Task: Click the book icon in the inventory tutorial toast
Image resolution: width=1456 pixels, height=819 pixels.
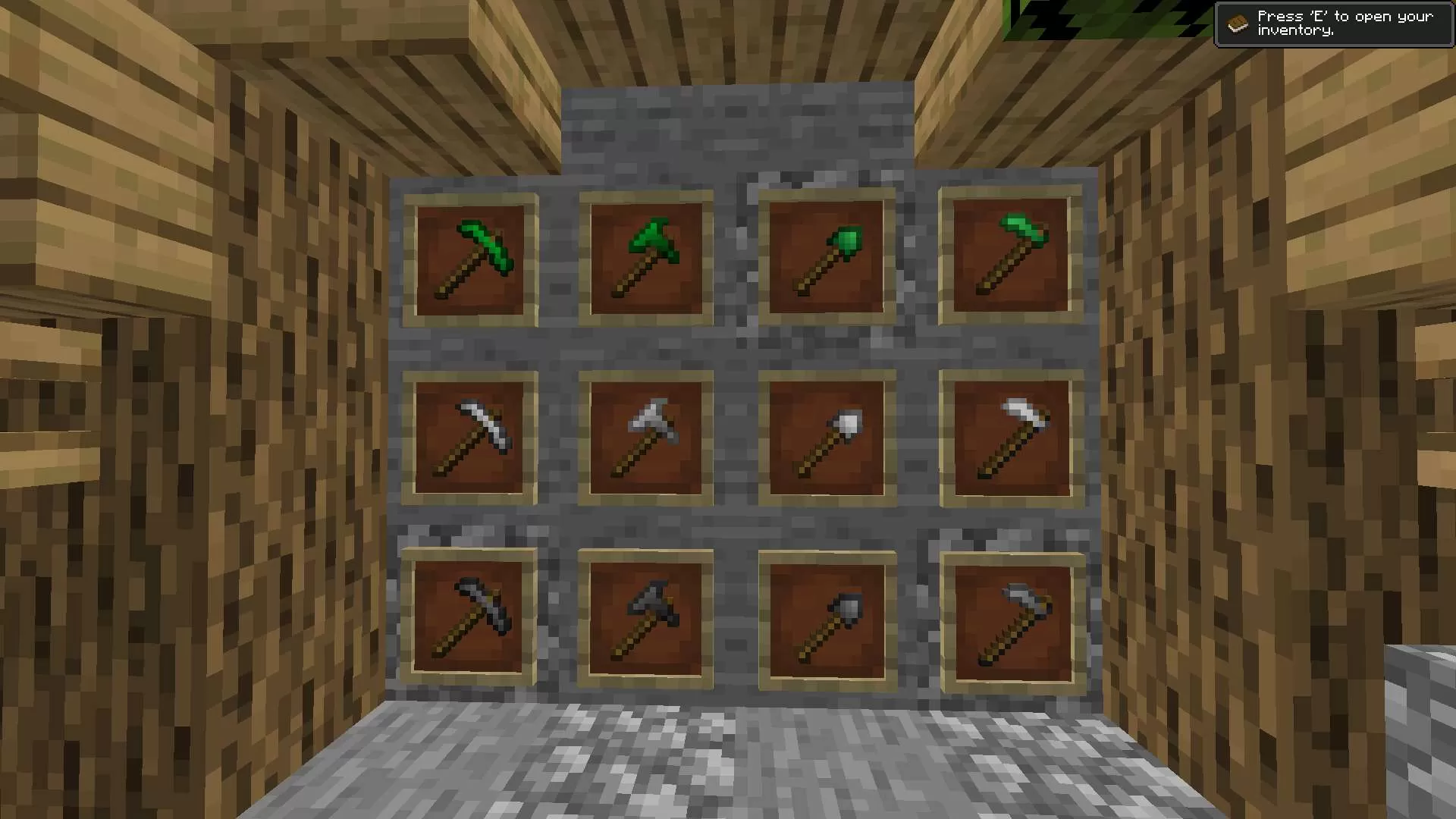Action: [x=1238, y=23]
